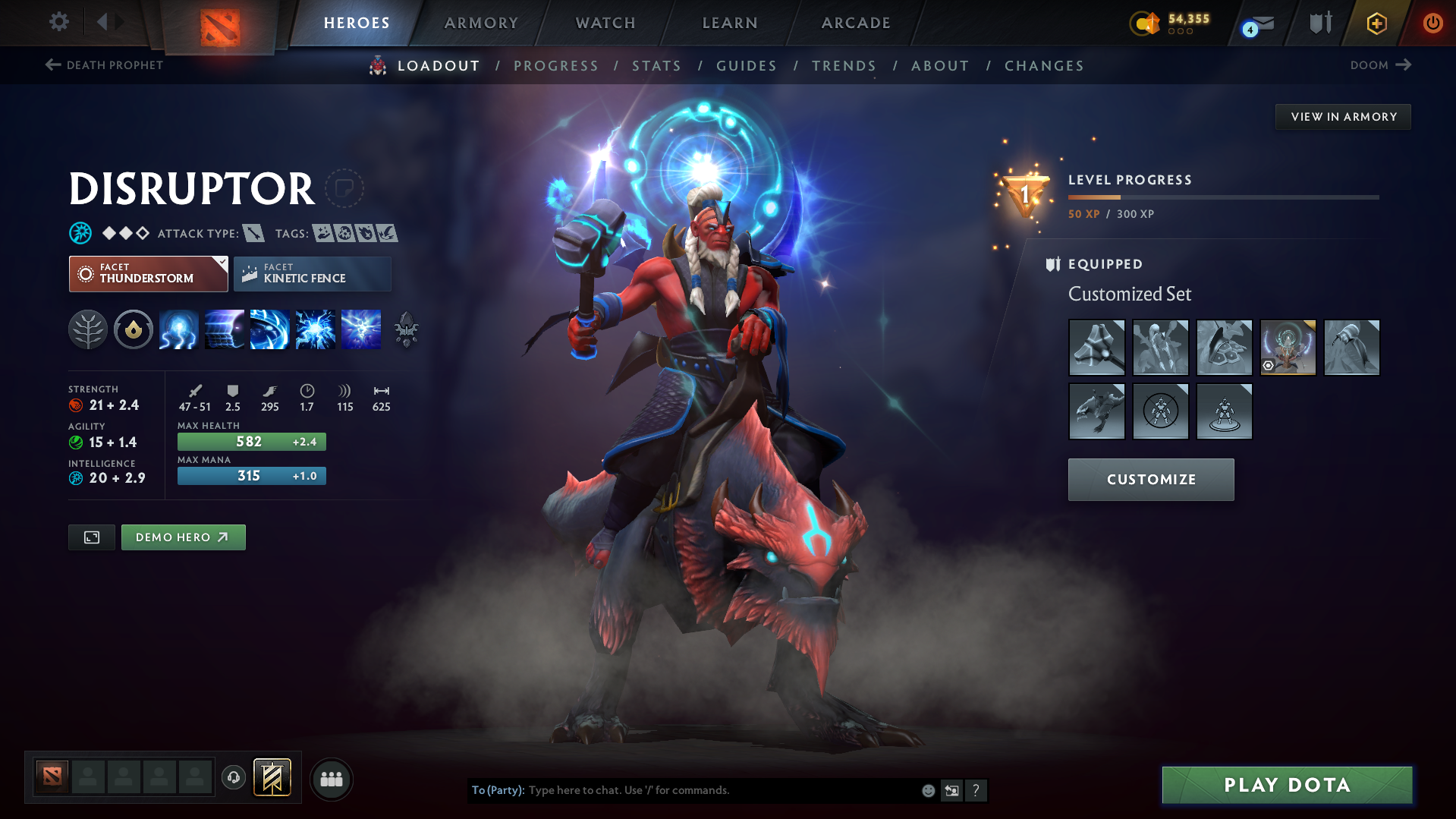Switch to the ARMORY tab
This screenshot has height=819, width=1456.
coord(481,23)
